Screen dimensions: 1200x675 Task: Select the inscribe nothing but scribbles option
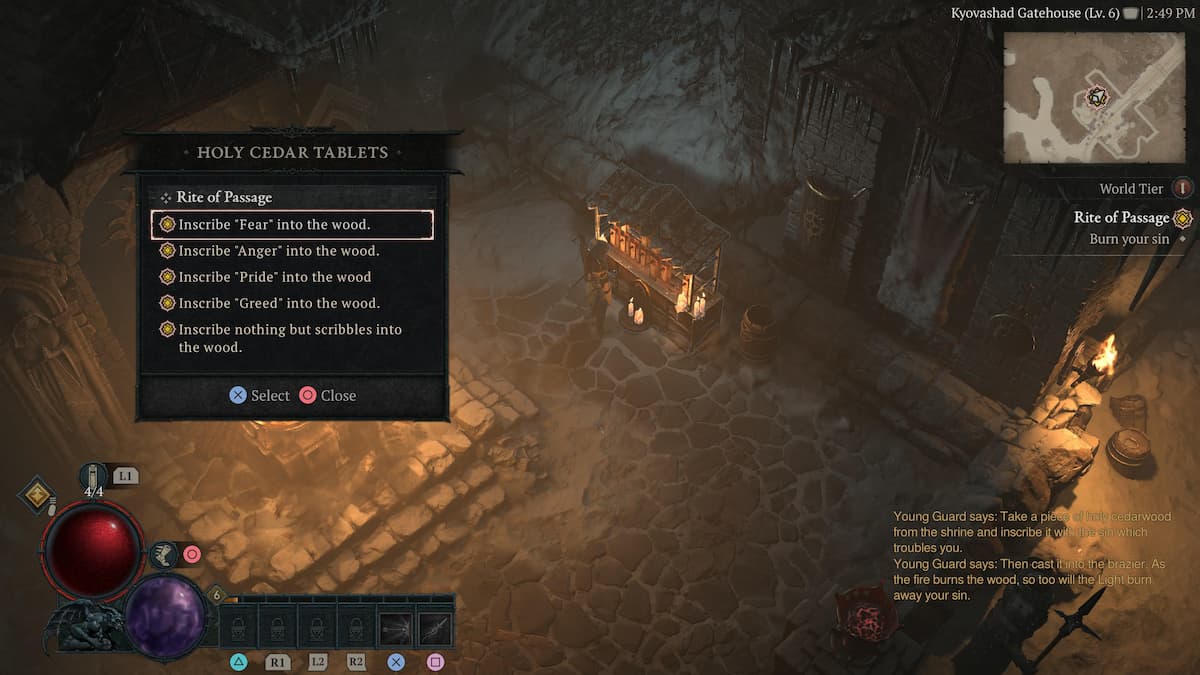click(x=290, y=338)
